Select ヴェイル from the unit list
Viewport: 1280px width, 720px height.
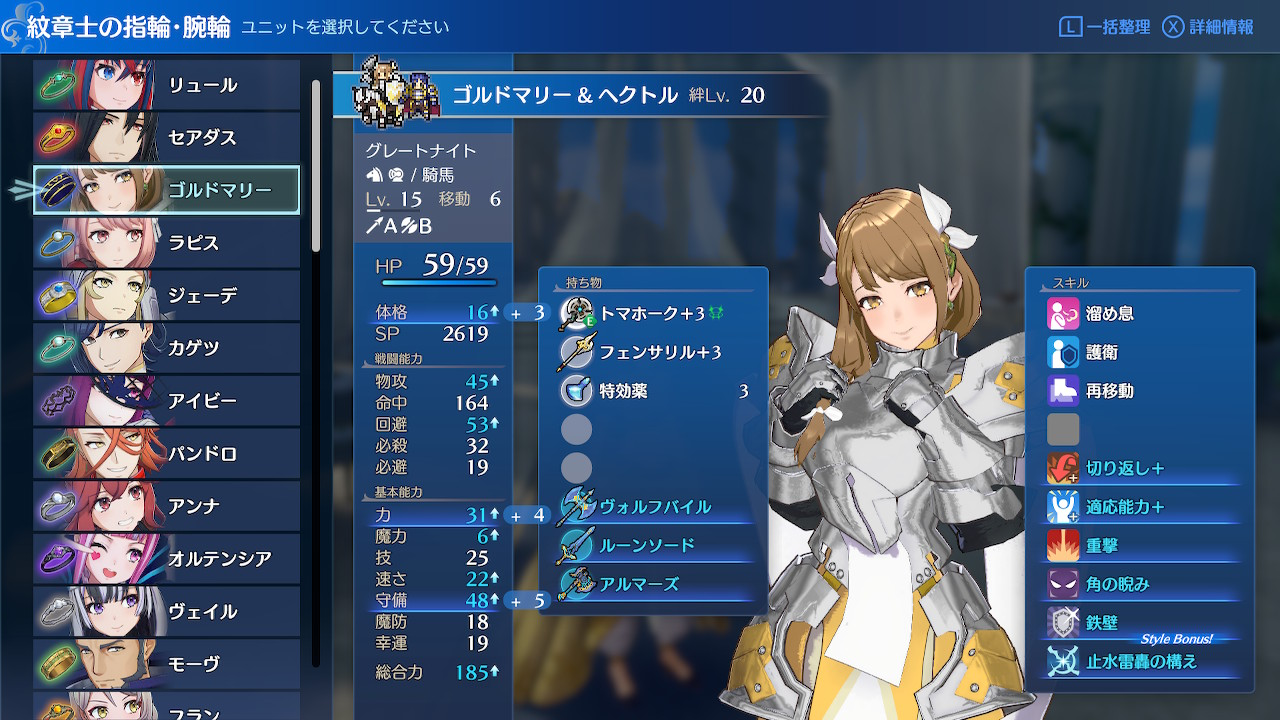[x=167, y=611]
